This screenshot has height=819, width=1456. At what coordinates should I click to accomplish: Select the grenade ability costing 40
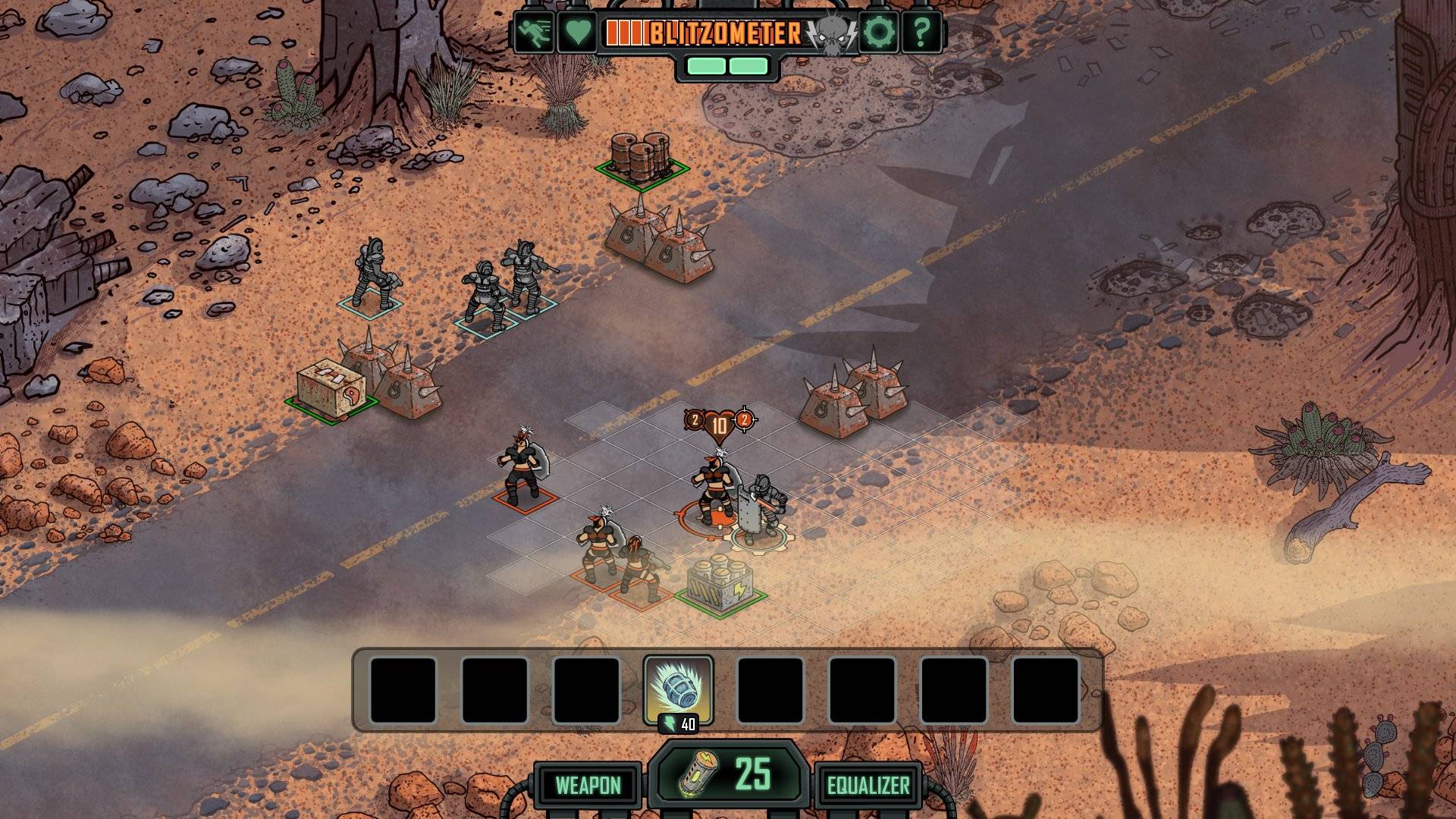678,689
